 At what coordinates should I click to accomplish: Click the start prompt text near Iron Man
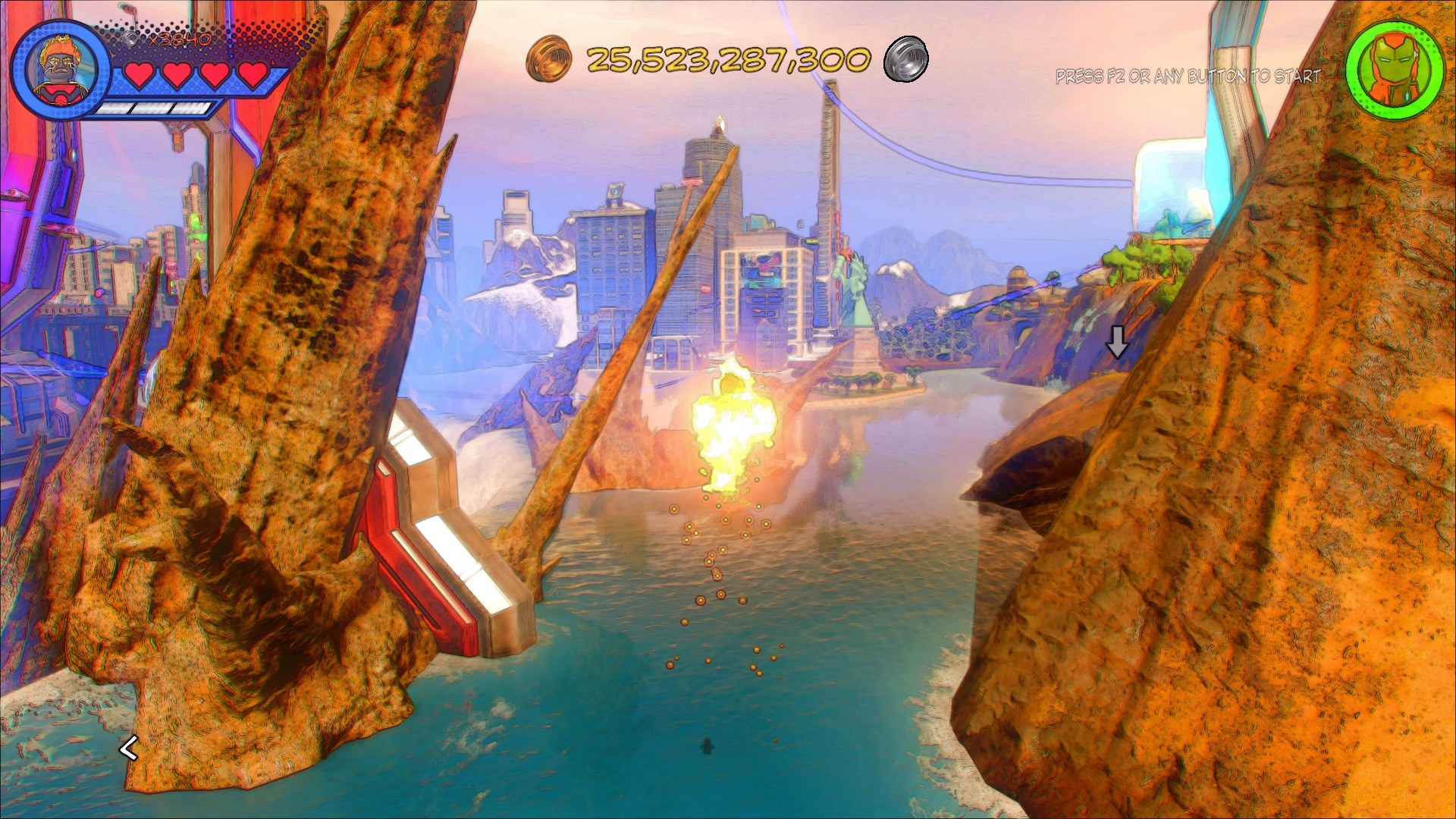click(1187, 77)
